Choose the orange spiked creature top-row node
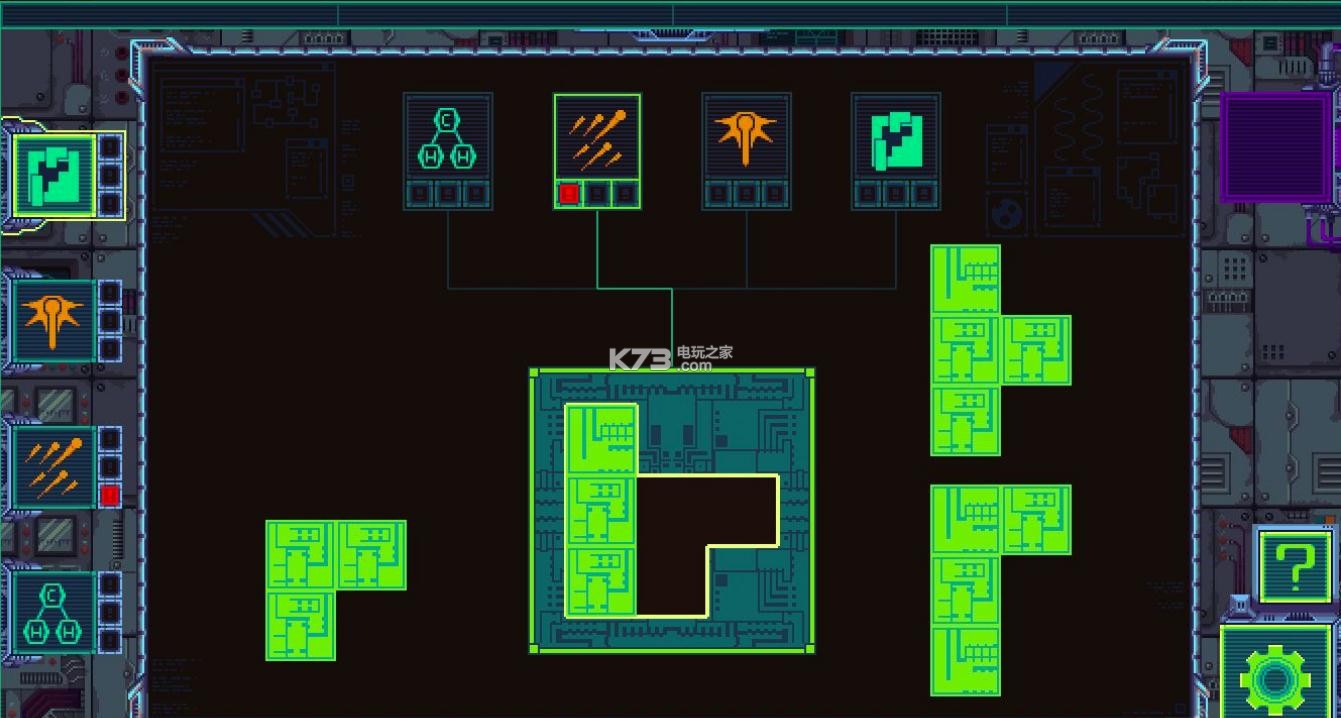This screenshot has height=718, width=1341. click(746, 138)
